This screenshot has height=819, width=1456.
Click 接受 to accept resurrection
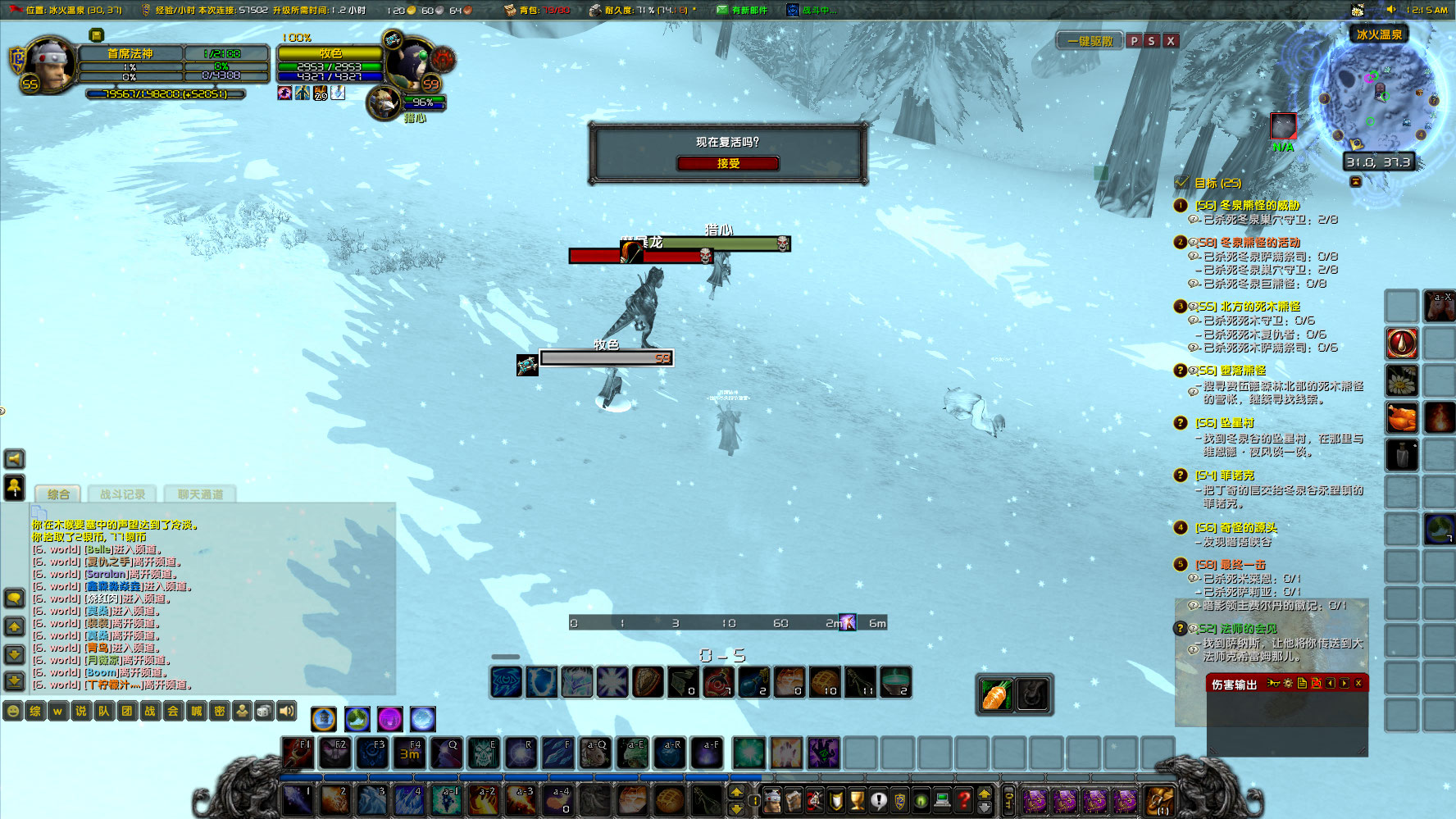727,163
